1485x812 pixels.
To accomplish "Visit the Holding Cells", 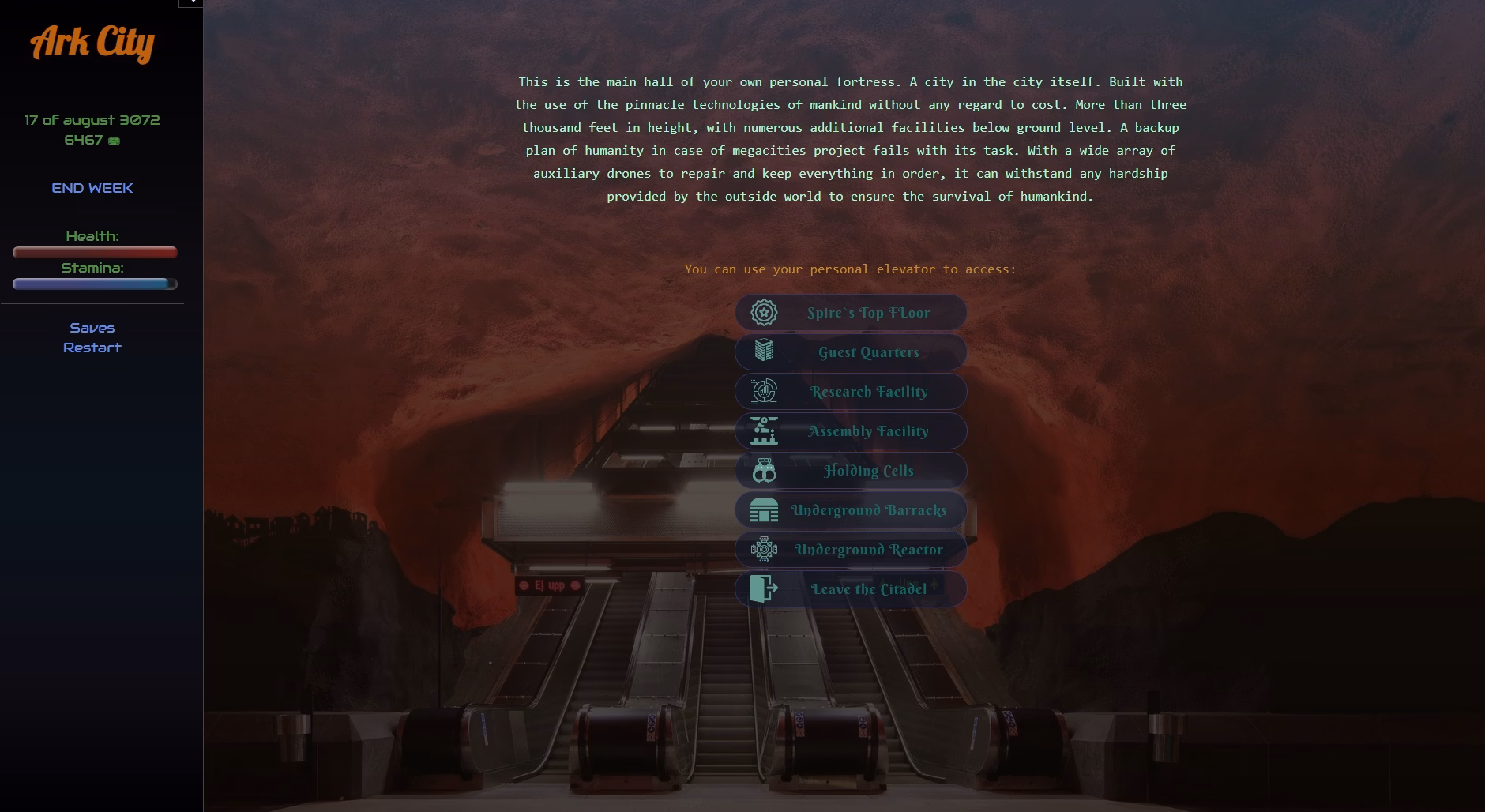I will [x=867, y=470].
